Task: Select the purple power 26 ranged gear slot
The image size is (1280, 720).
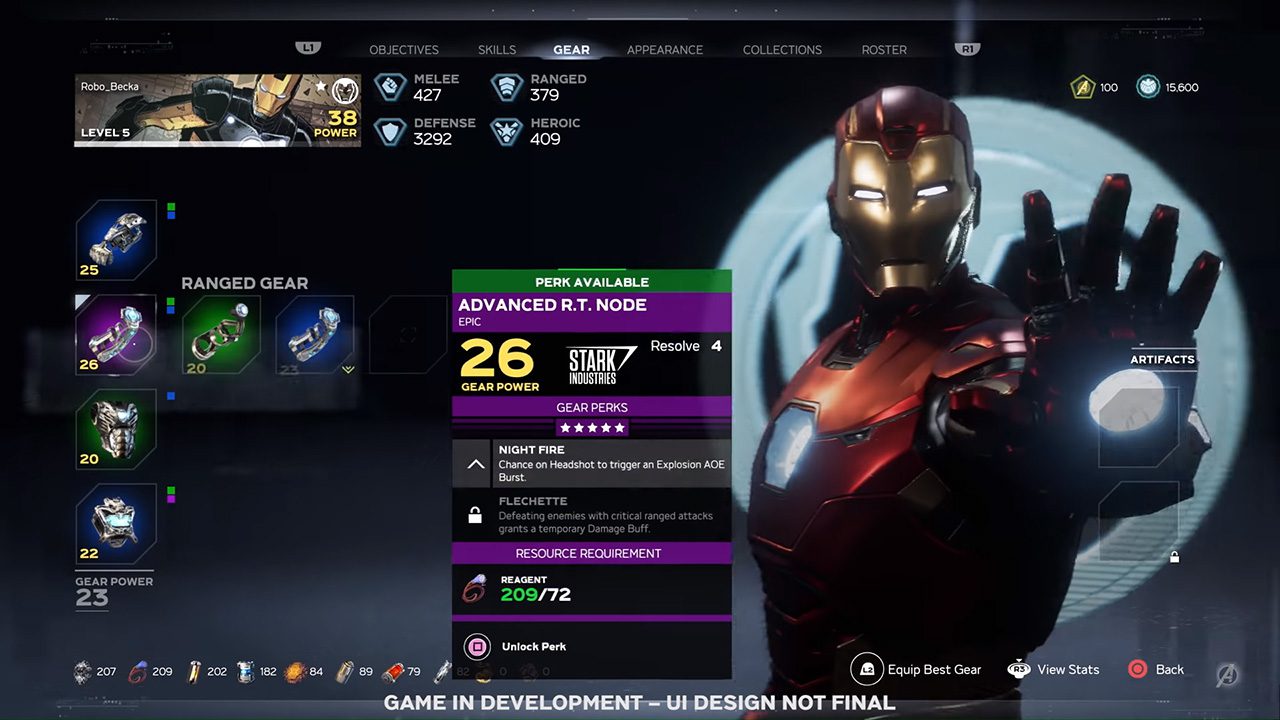Action: click(116, 334)
